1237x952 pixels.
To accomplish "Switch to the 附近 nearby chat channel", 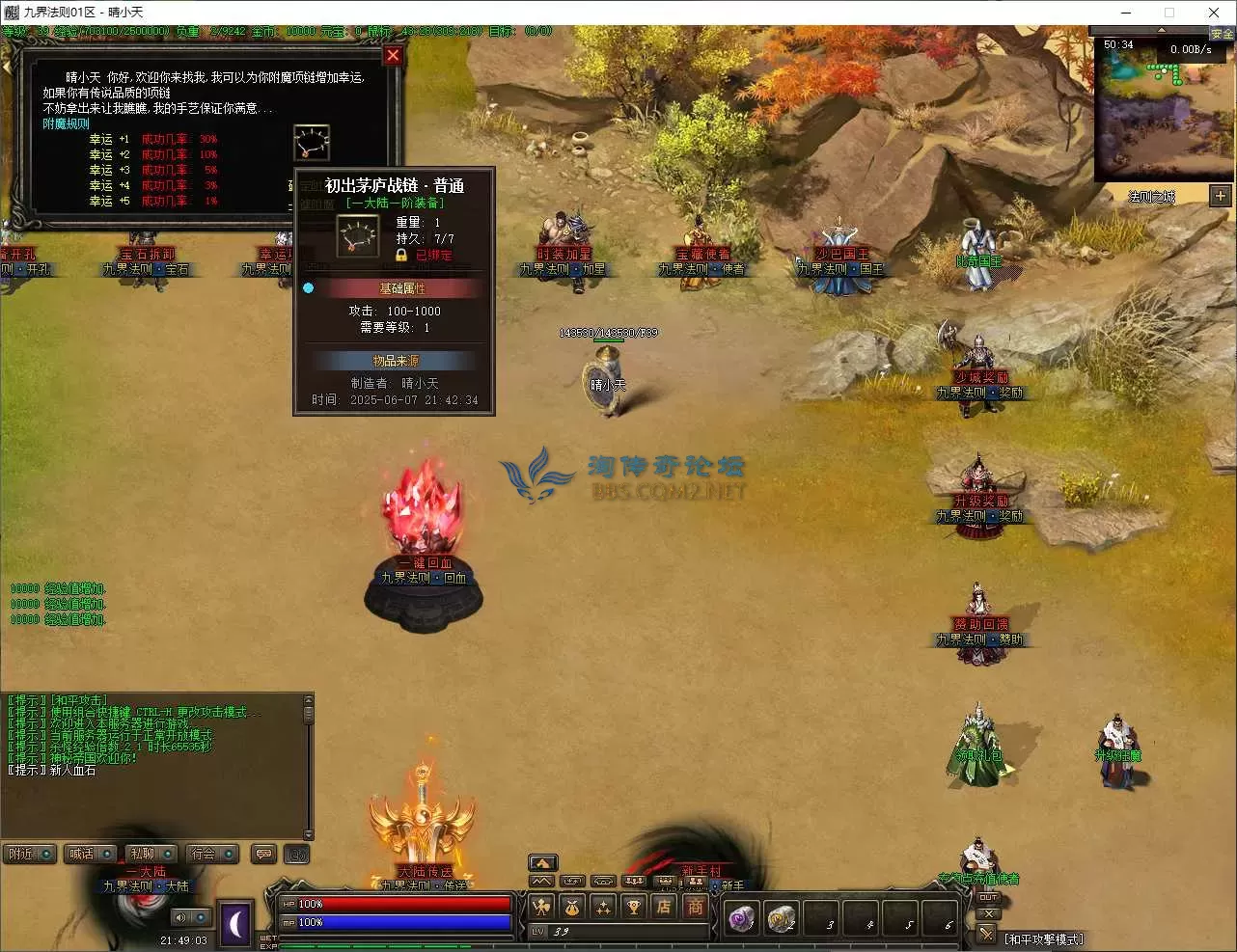I will (30, 854).
